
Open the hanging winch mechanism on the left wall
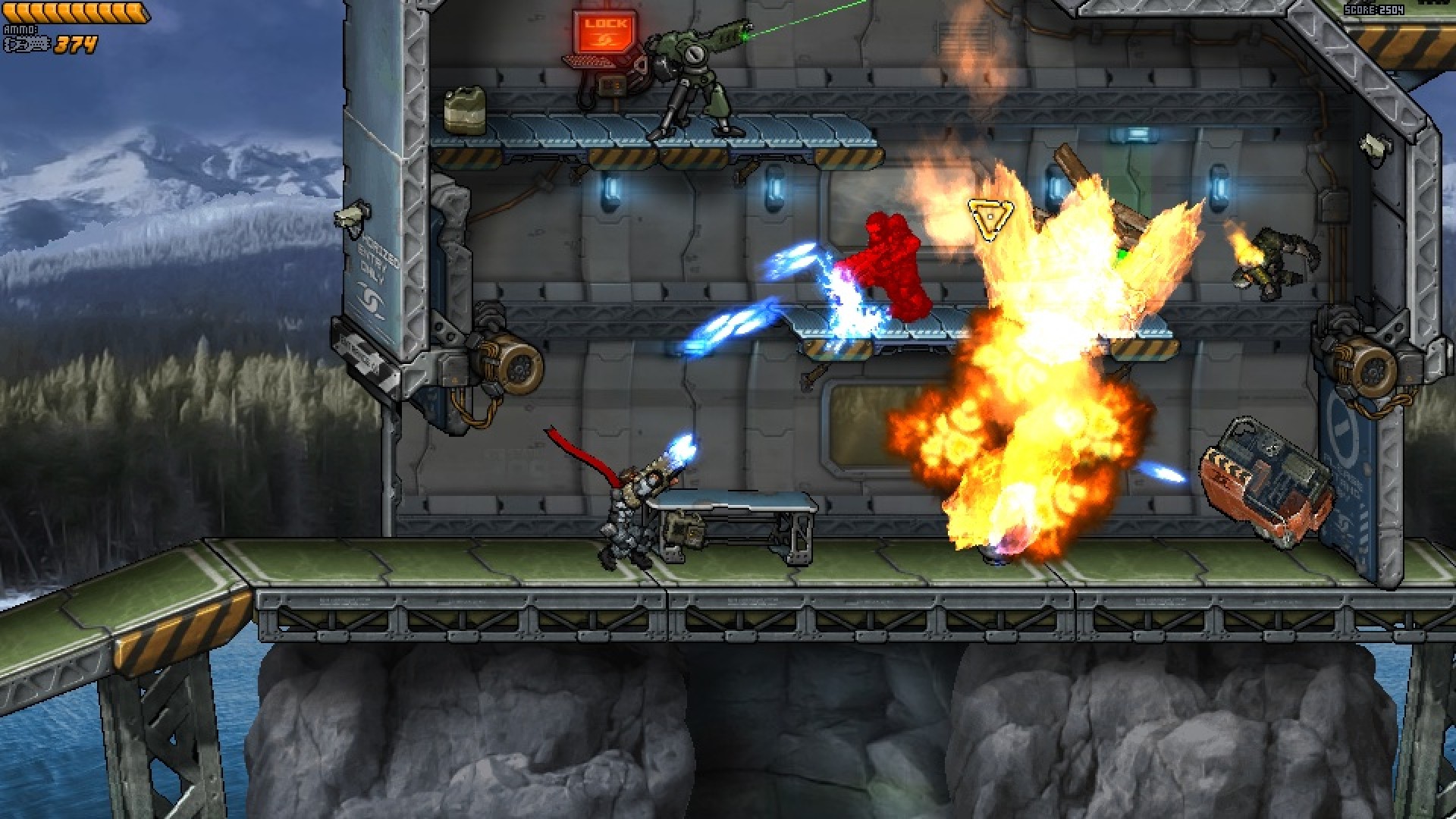(504, 364)
